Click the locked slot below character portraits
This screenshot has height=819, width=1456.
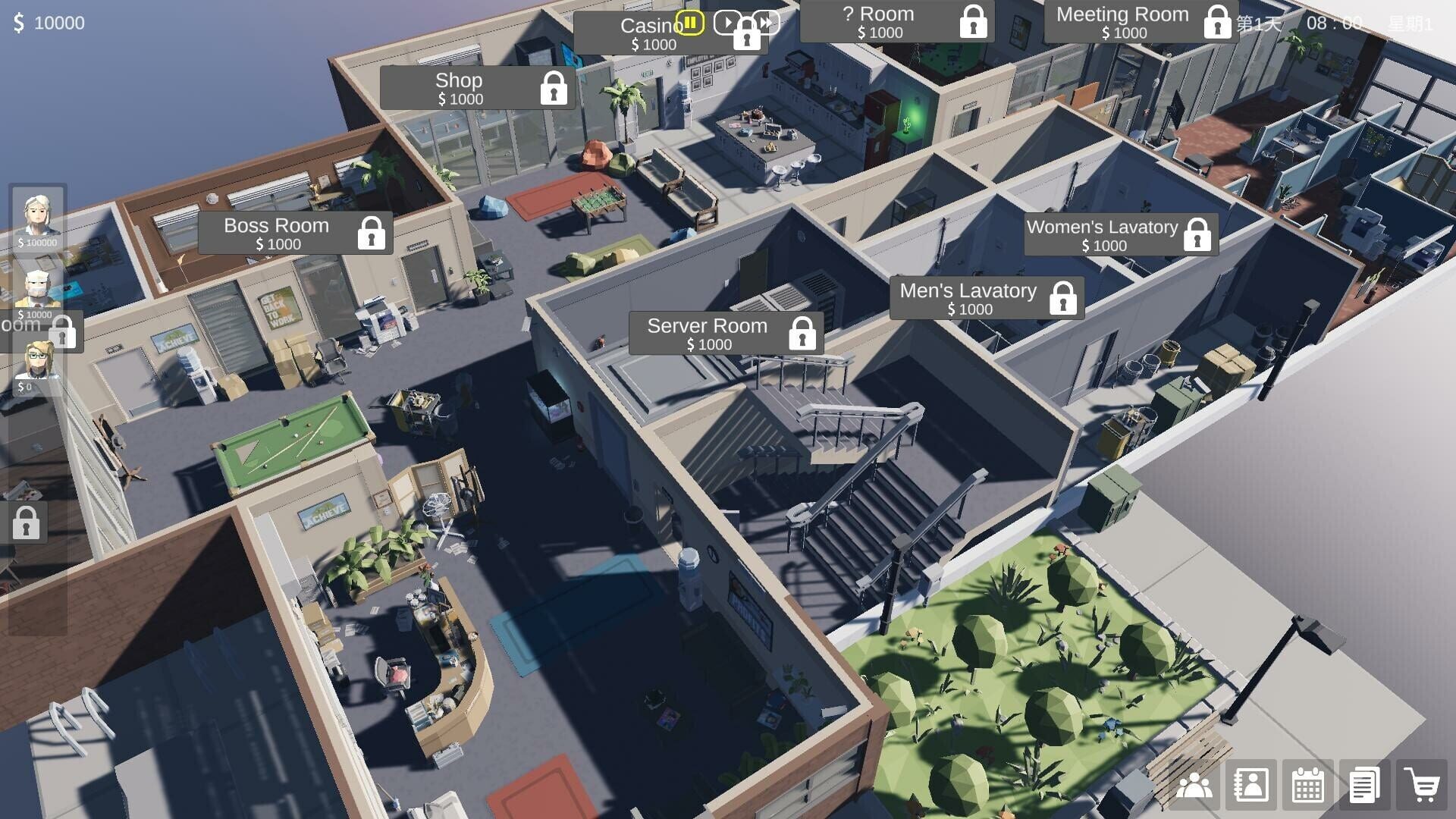[27, 522]
